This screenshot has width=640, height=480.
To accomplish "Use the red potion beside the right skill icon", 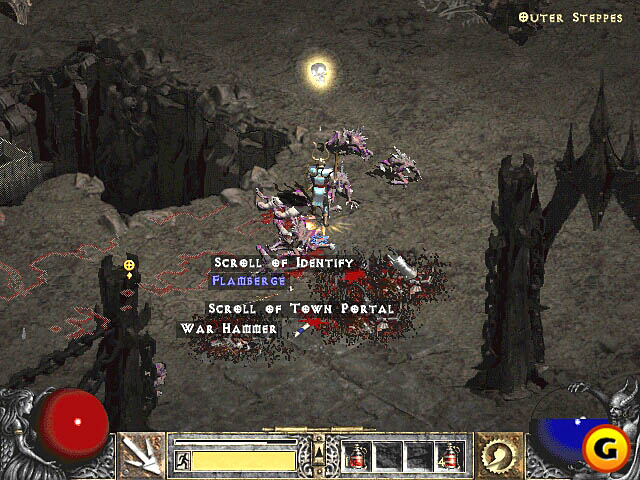I will point(451,457).
